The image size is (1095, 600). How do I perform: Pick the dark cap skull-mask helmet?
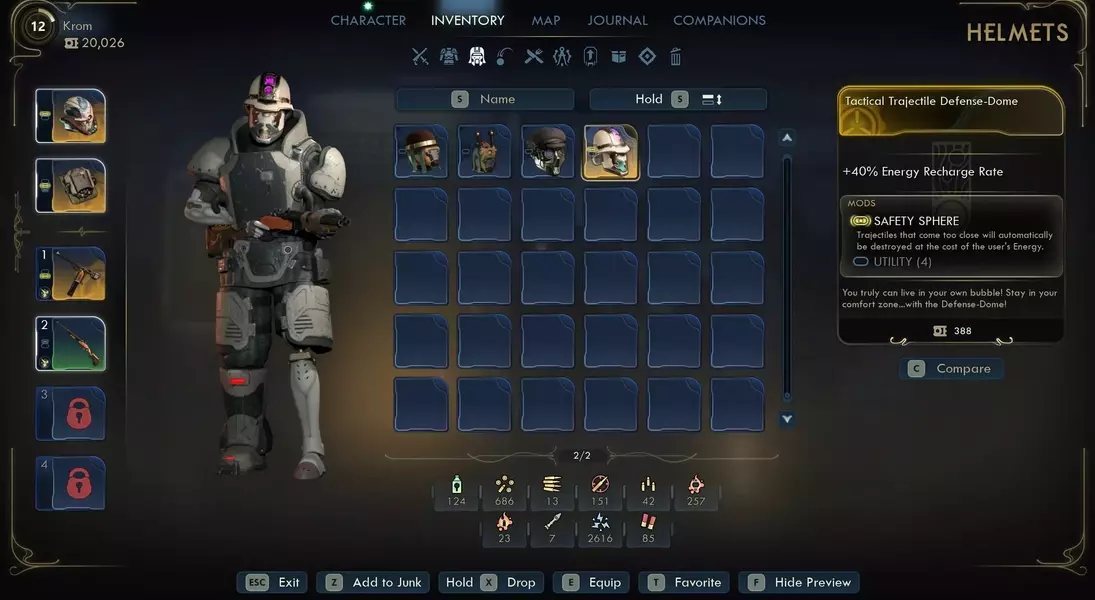(x=547, y=152)
